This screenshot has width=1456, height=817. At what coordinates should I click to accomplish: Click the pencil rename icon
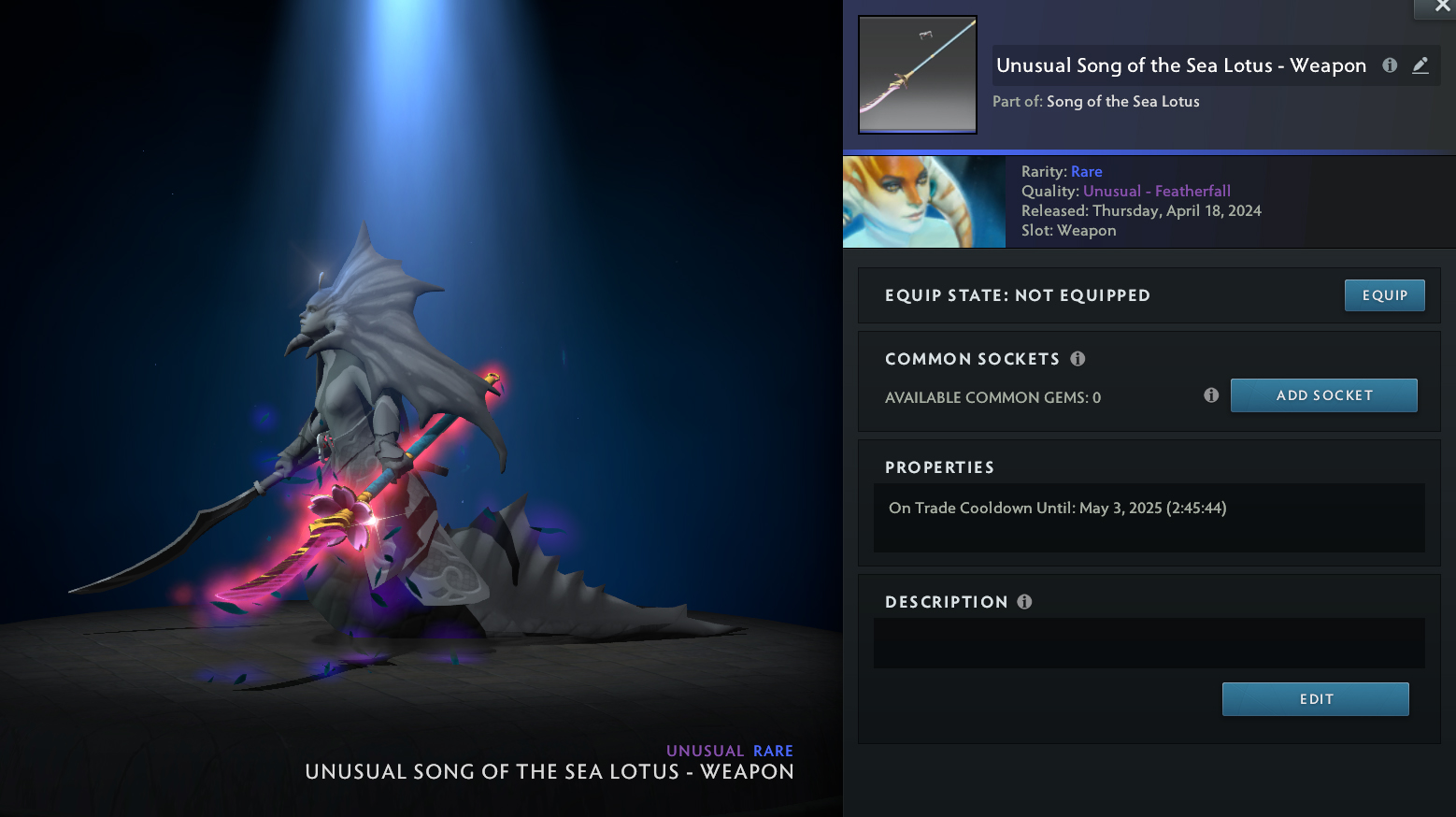coord(1420,65)
